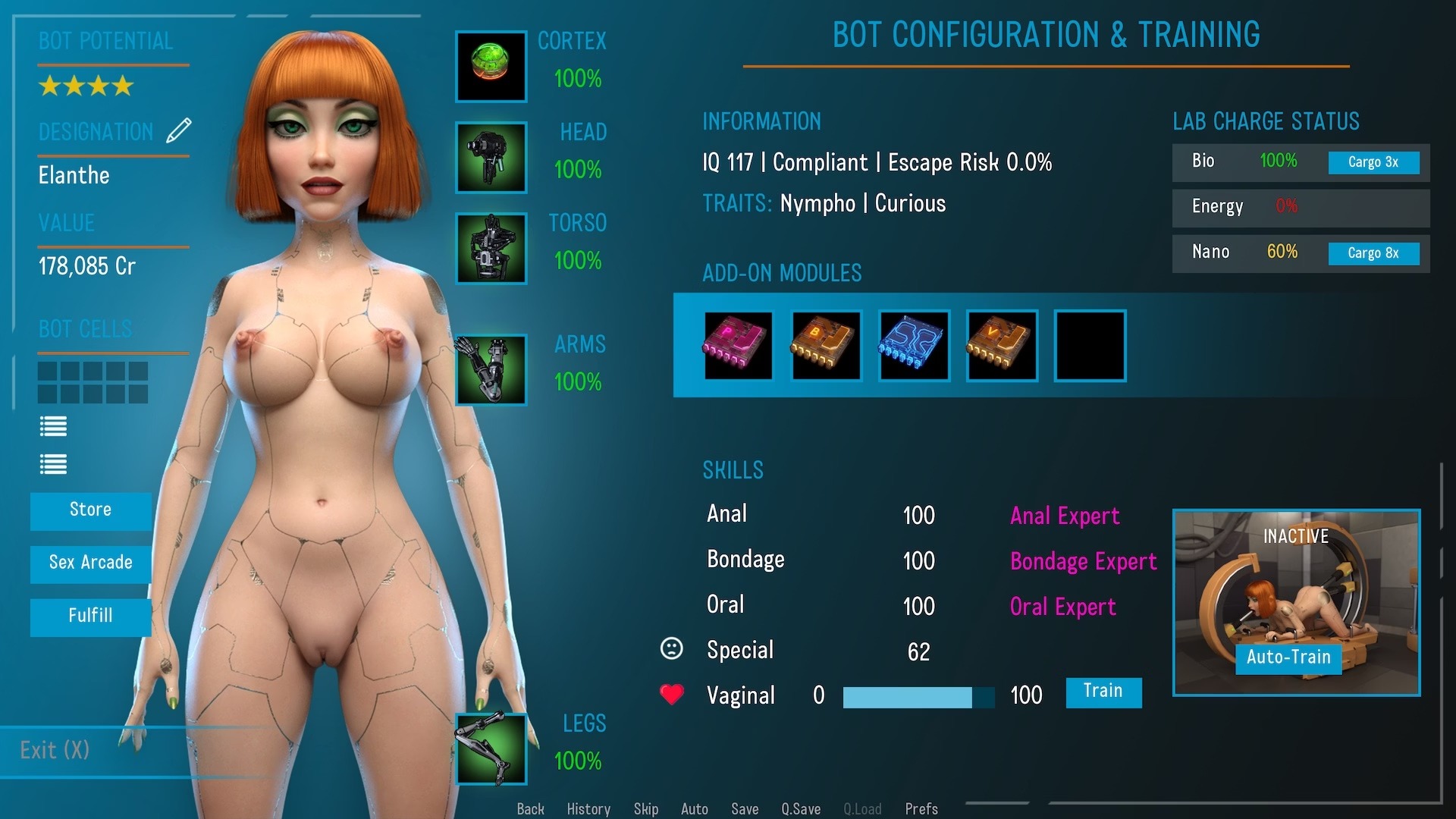Click the Fulfill button
The height and width of the screenshot is (819, 1456).
tap(90, 617)
